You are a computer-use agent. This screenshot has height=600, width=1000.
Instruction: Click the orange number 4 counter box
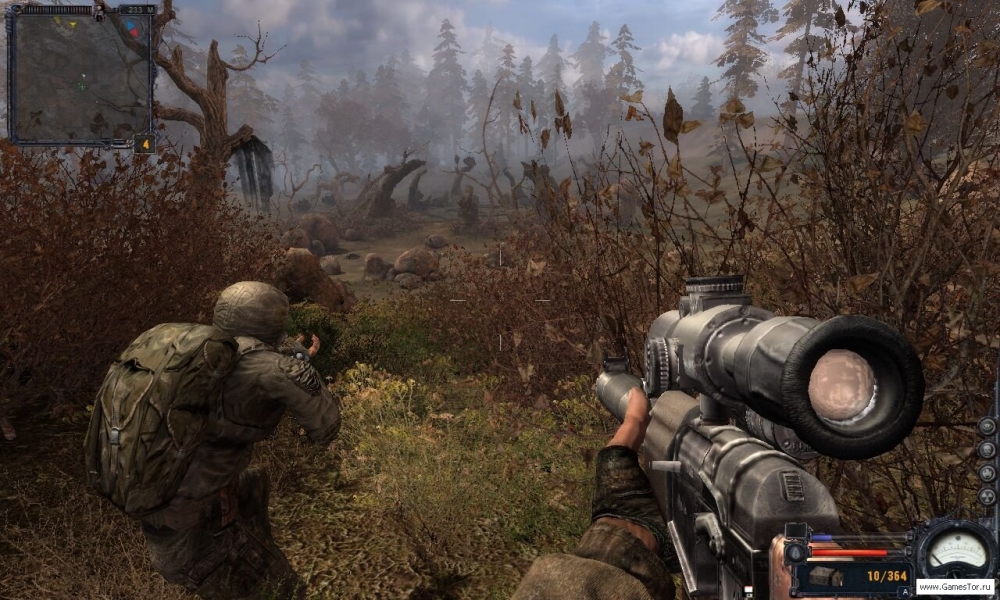[x=144, y=143]
